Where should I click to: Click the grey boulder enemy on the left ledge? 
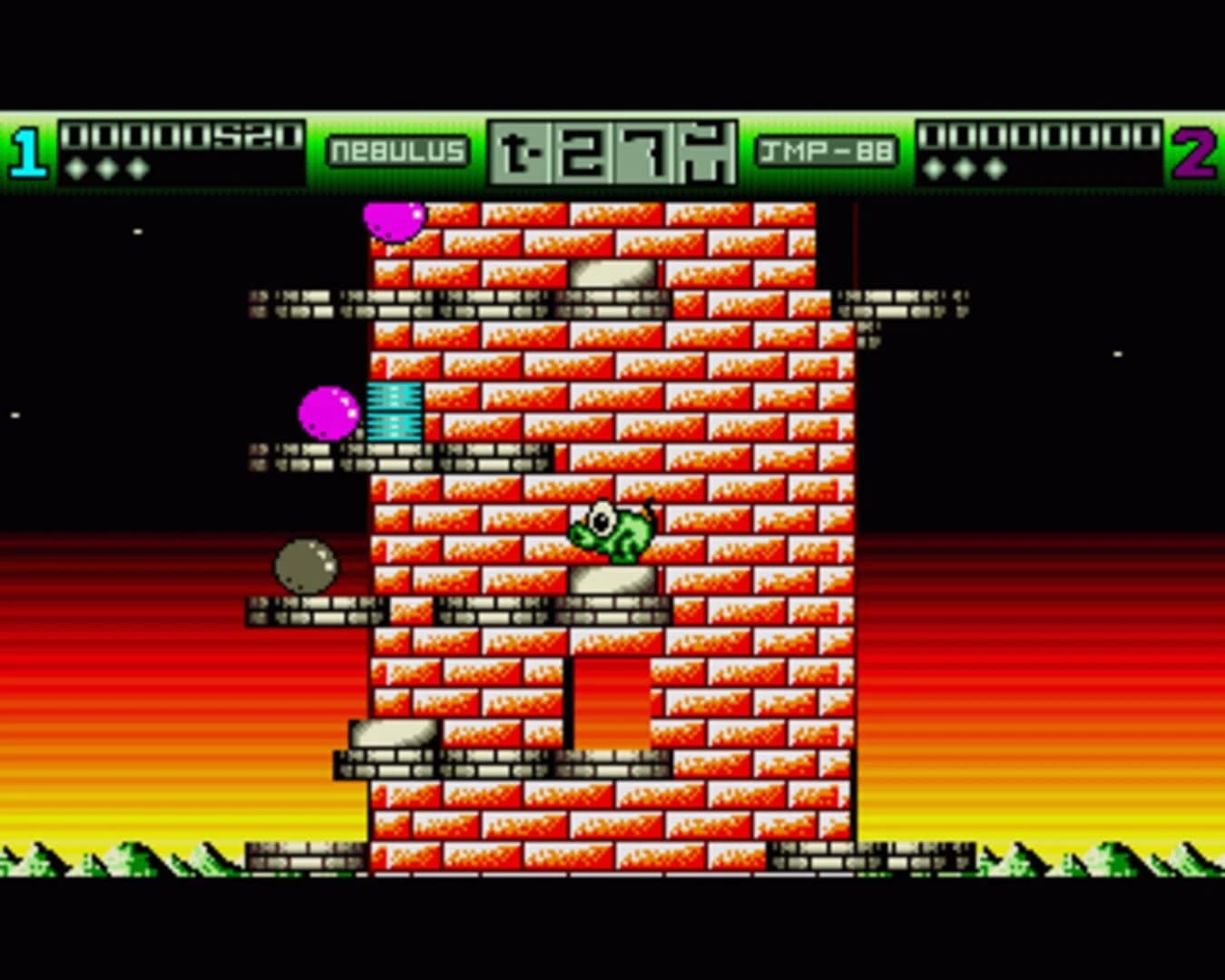coord(306,564)
